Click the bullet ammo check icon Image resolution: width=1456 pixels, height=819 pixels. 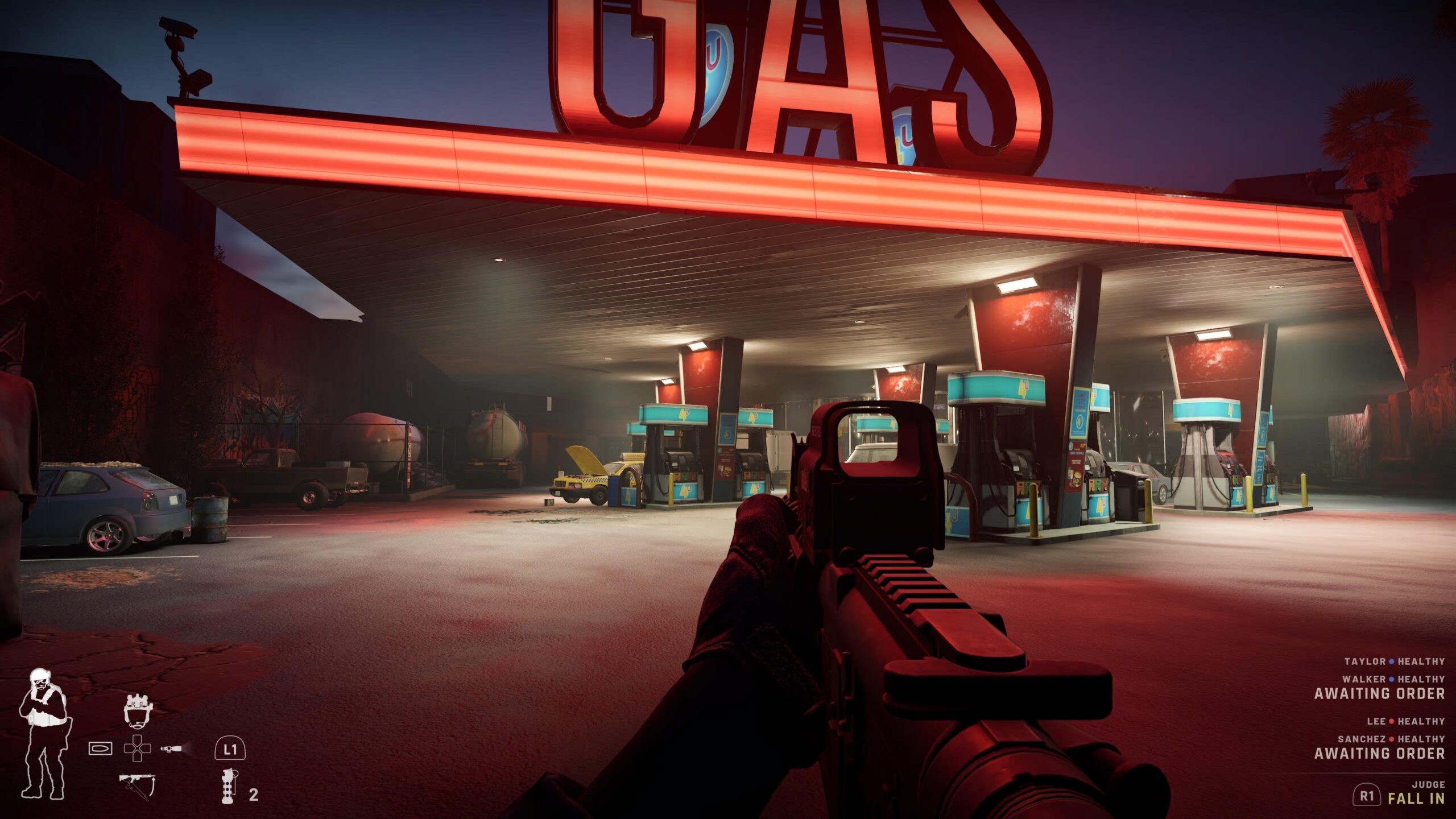(101, 748)
